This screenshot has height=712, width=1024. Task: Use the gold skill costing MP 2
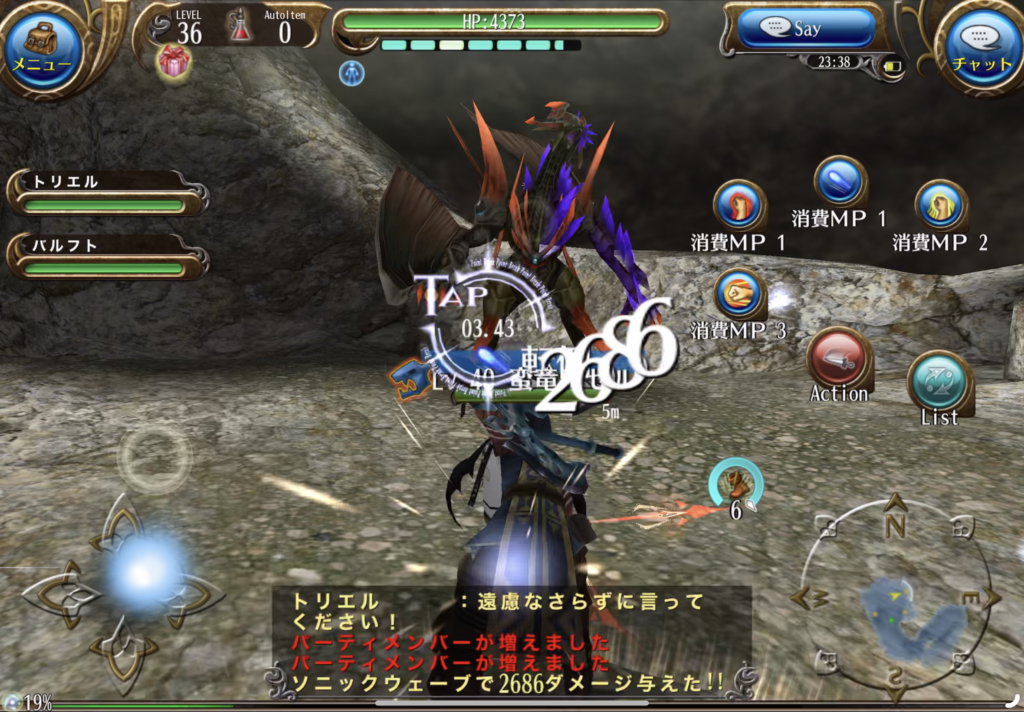[x=940, y=206]
